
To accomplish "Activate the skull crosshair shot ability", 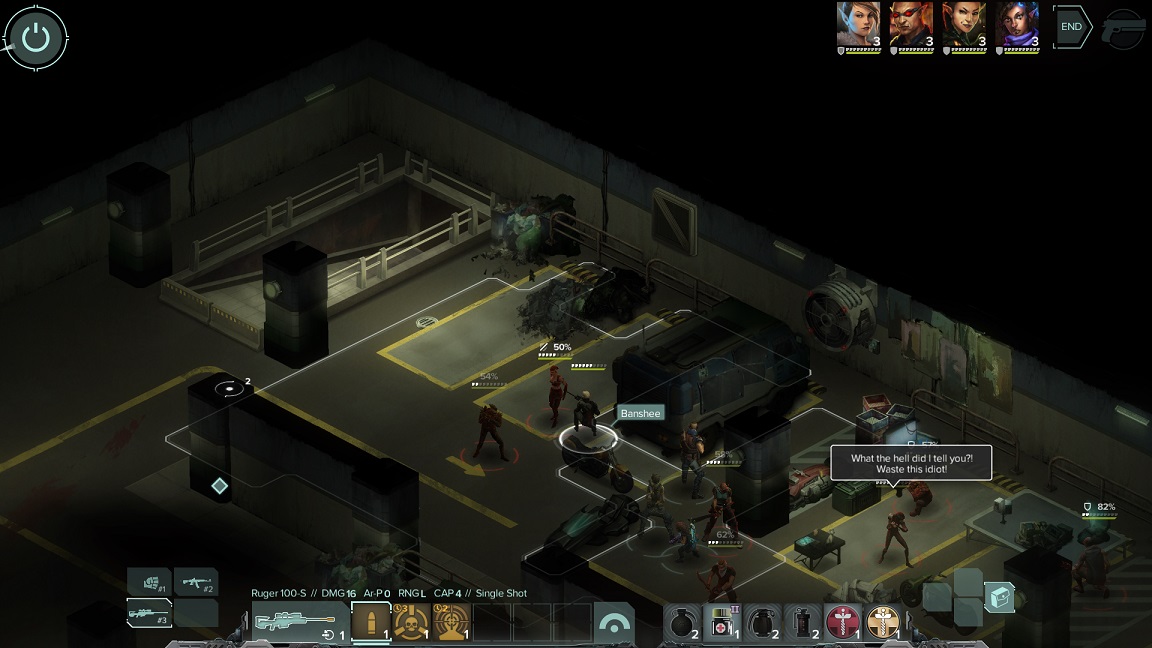I will click(411, 623).
